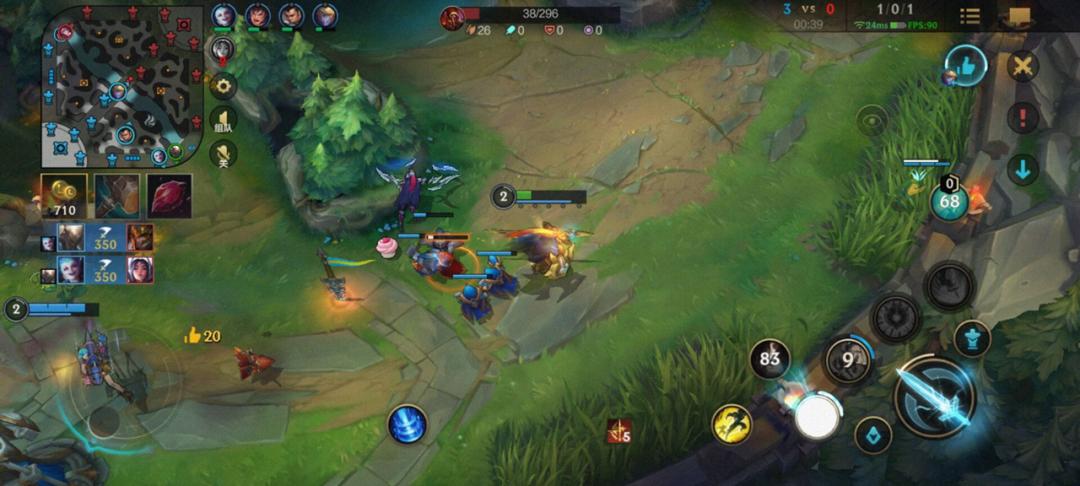Buy the recommended red crystal item
Screen dimensions: 1080x486
[x=169, y=196]
